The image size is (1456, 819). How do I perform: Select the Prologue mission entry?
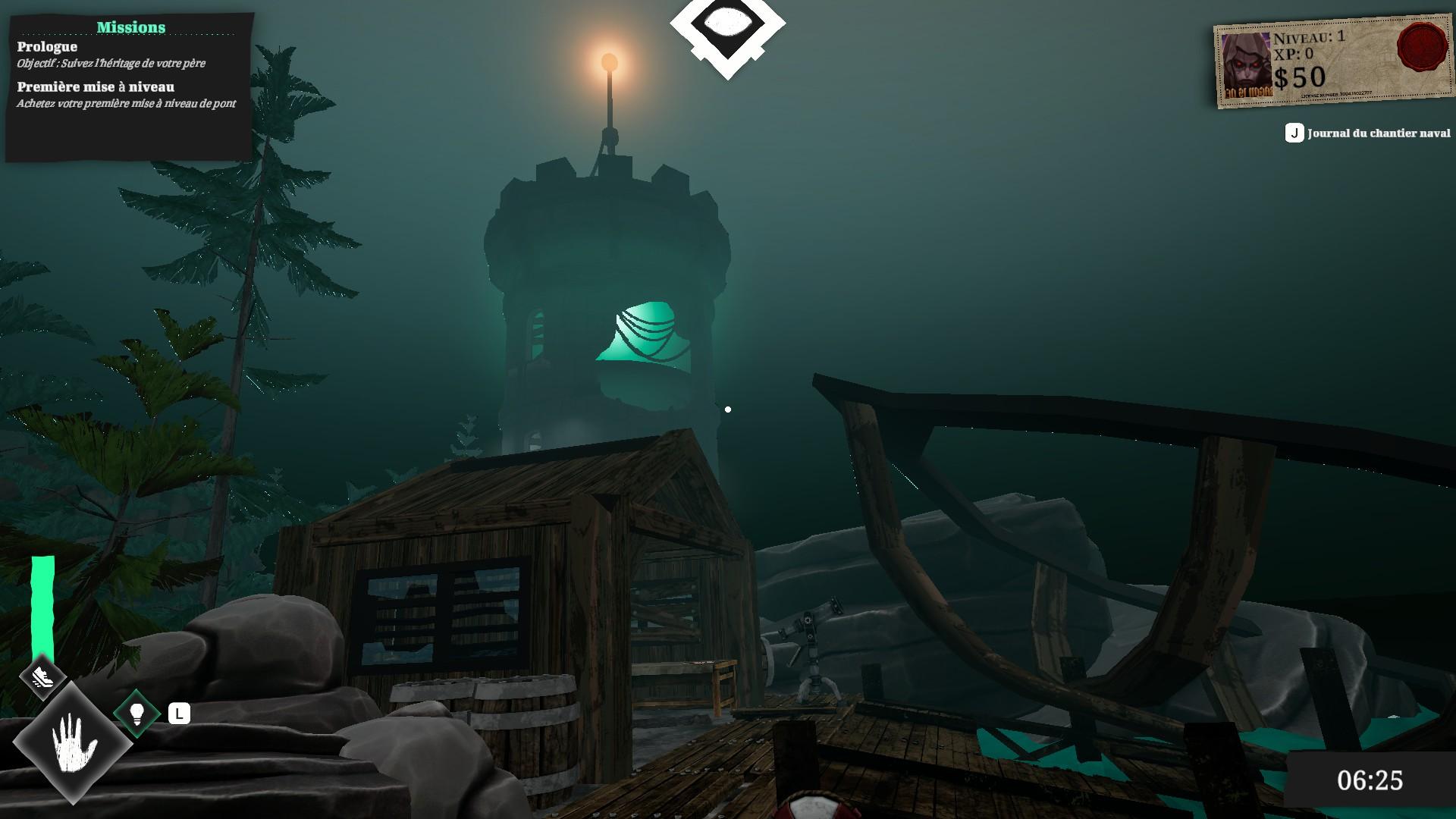click(x=47, y=47)
